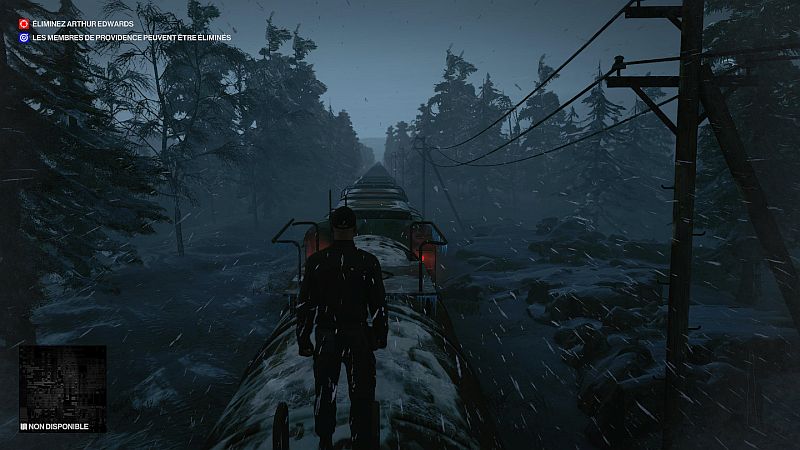Screen dimensions: 800x450
Task: Click the Providence members optional objective
Action: pos(130,38)
